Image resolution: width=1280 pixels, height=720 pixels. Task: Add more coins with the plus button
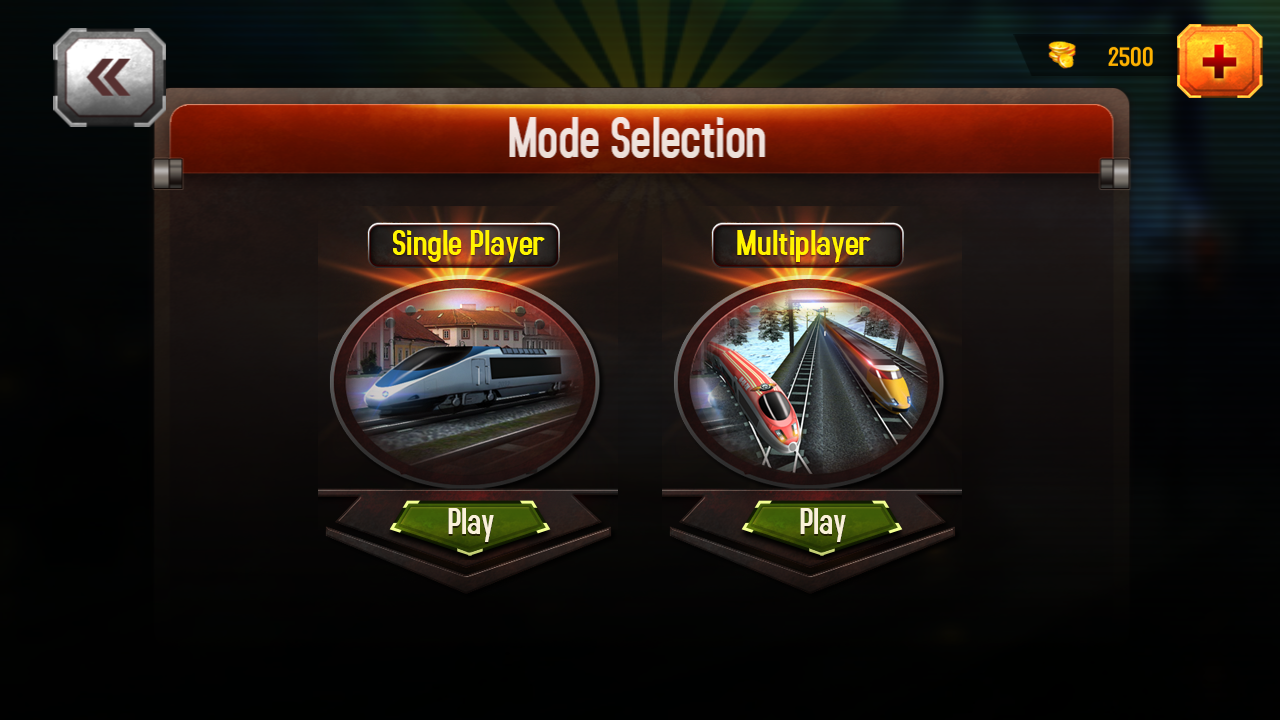[x=1219, y=61]
